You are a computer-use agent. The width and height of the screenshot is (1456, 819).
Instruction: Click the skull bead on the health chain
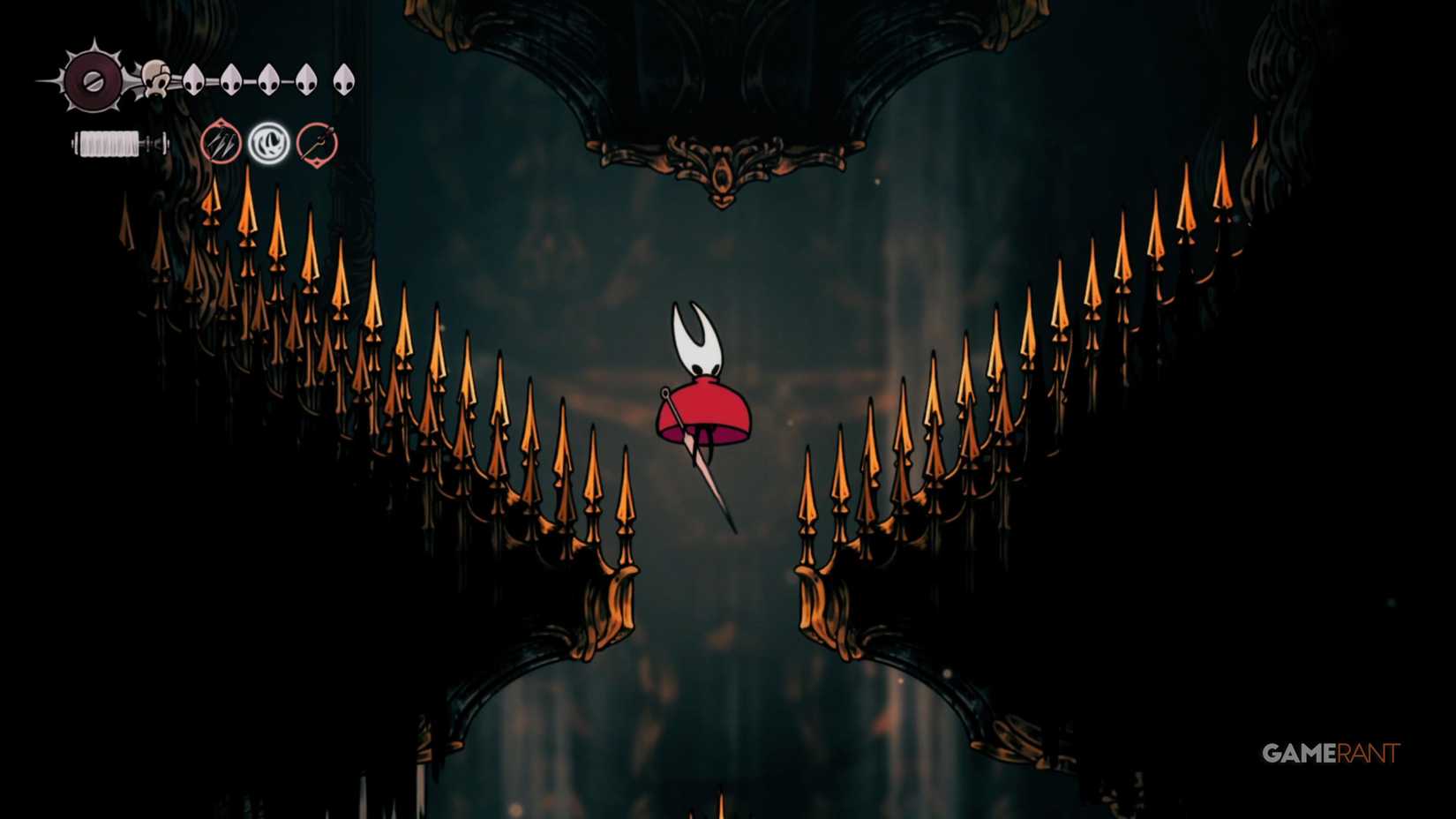tap(155, 79)
